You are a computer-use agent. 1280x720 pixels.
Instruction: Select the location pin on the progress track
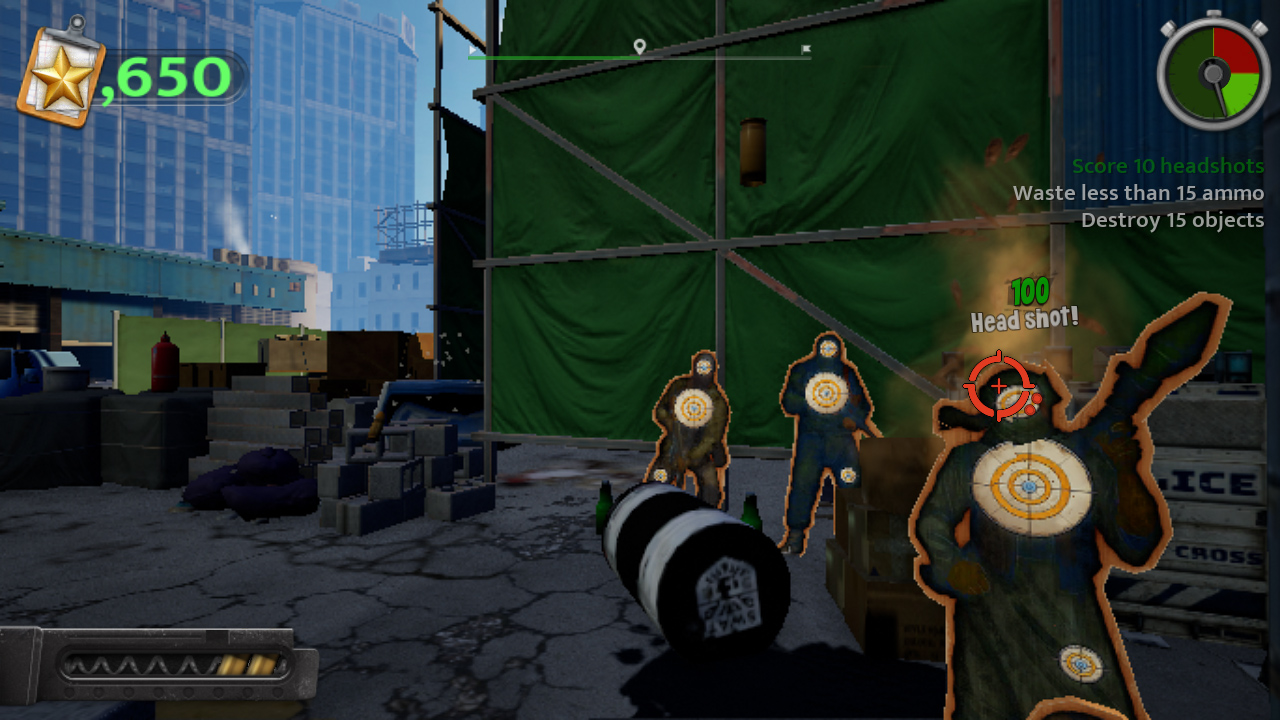point(639,45)
